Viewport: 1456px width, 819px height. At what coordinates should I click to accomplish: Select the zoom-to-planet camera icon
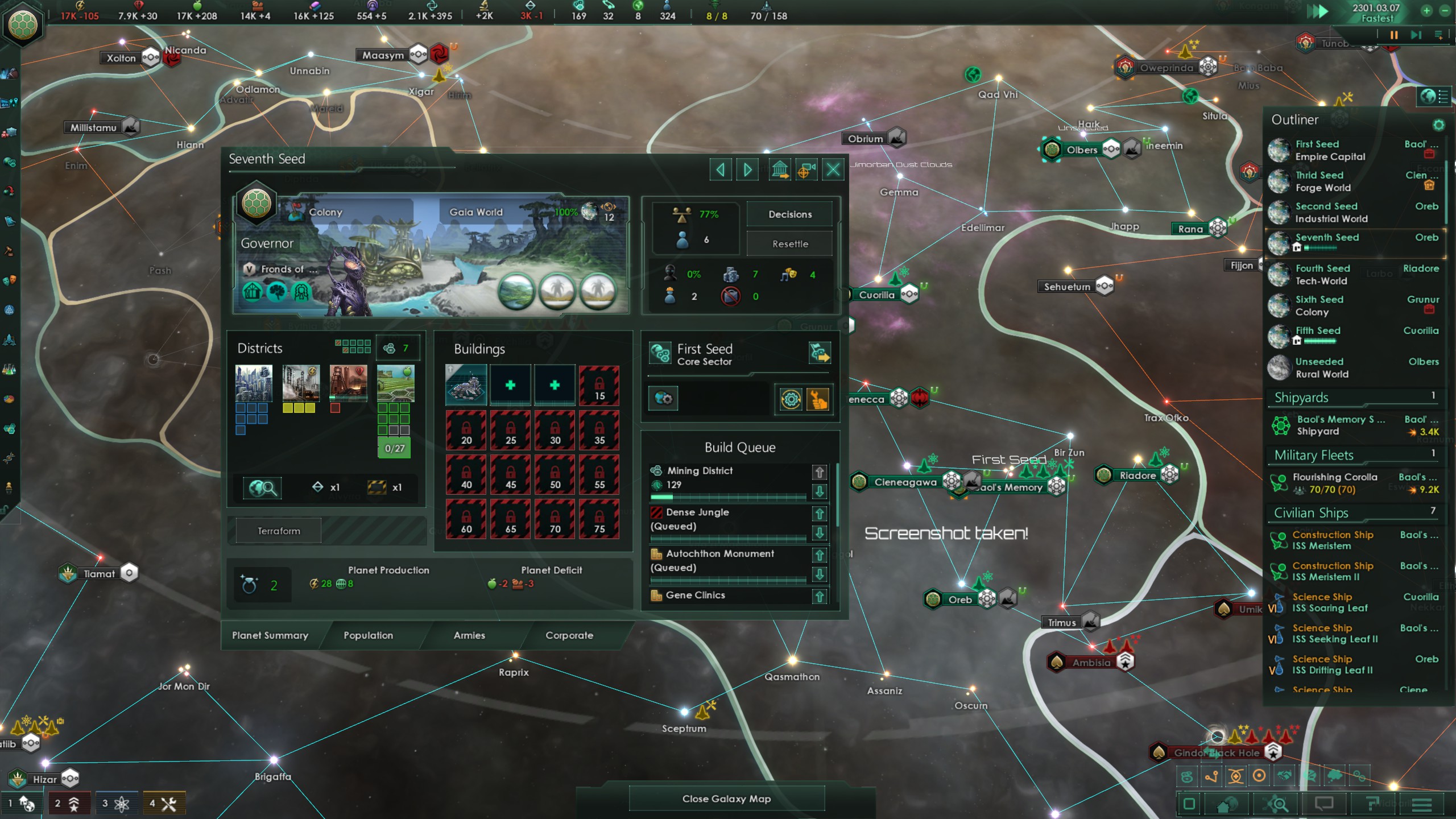tap(806, 168)
